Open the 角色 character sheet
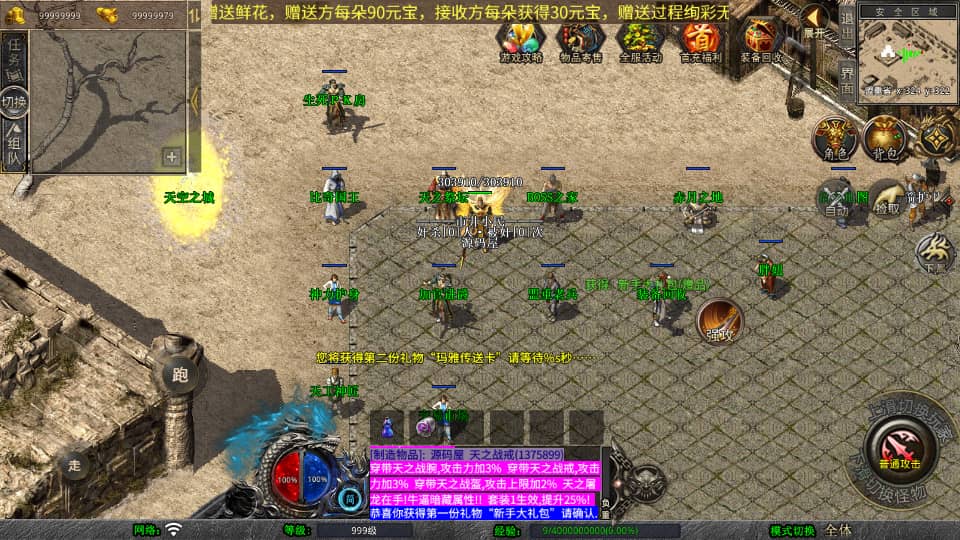Viewport: 960px width, 540px height. pyautogui.click(x=833, y=138)
